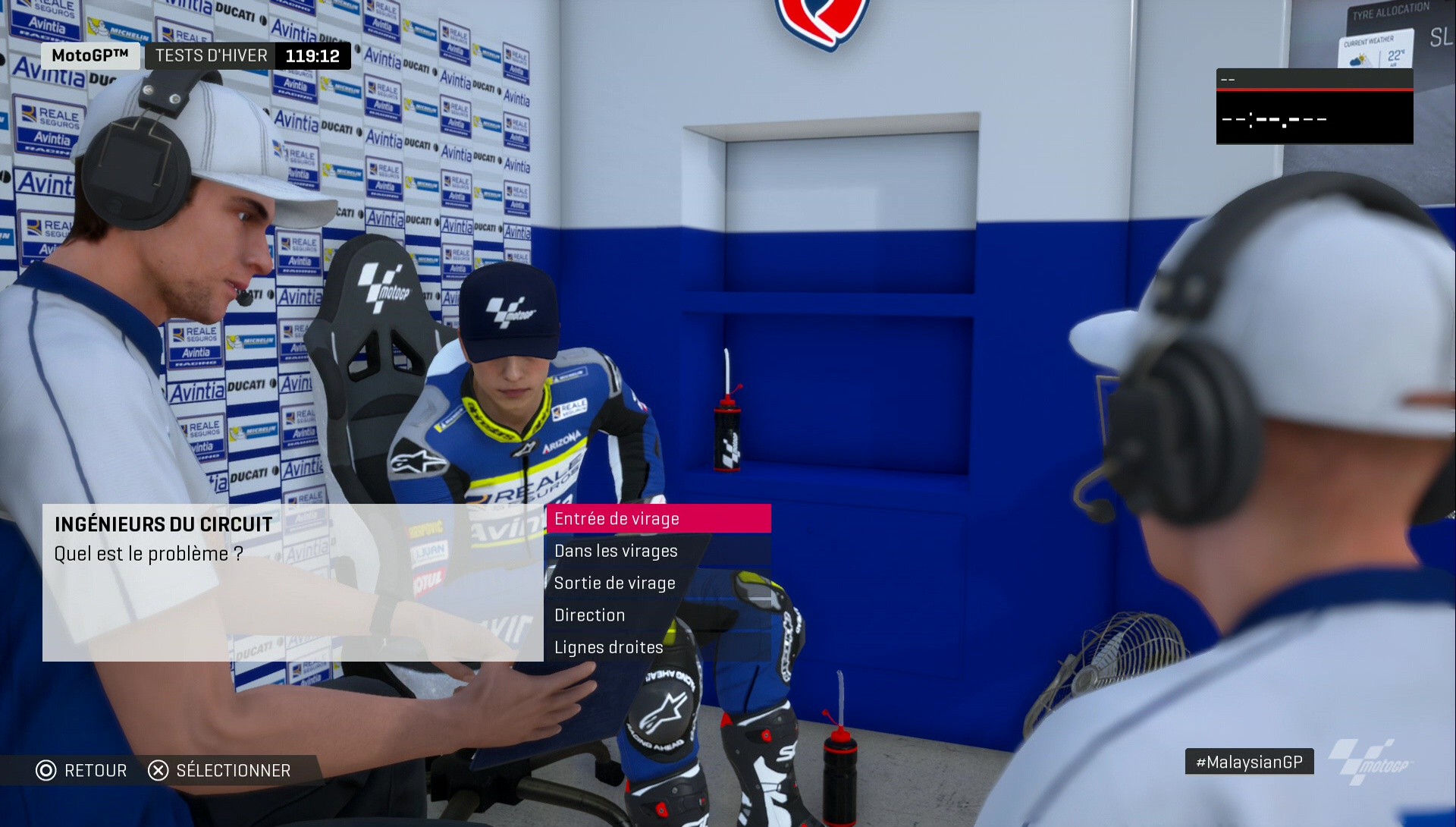Choose the Direction problem
Screen dimensions: 1456x827
coord(589,615)
